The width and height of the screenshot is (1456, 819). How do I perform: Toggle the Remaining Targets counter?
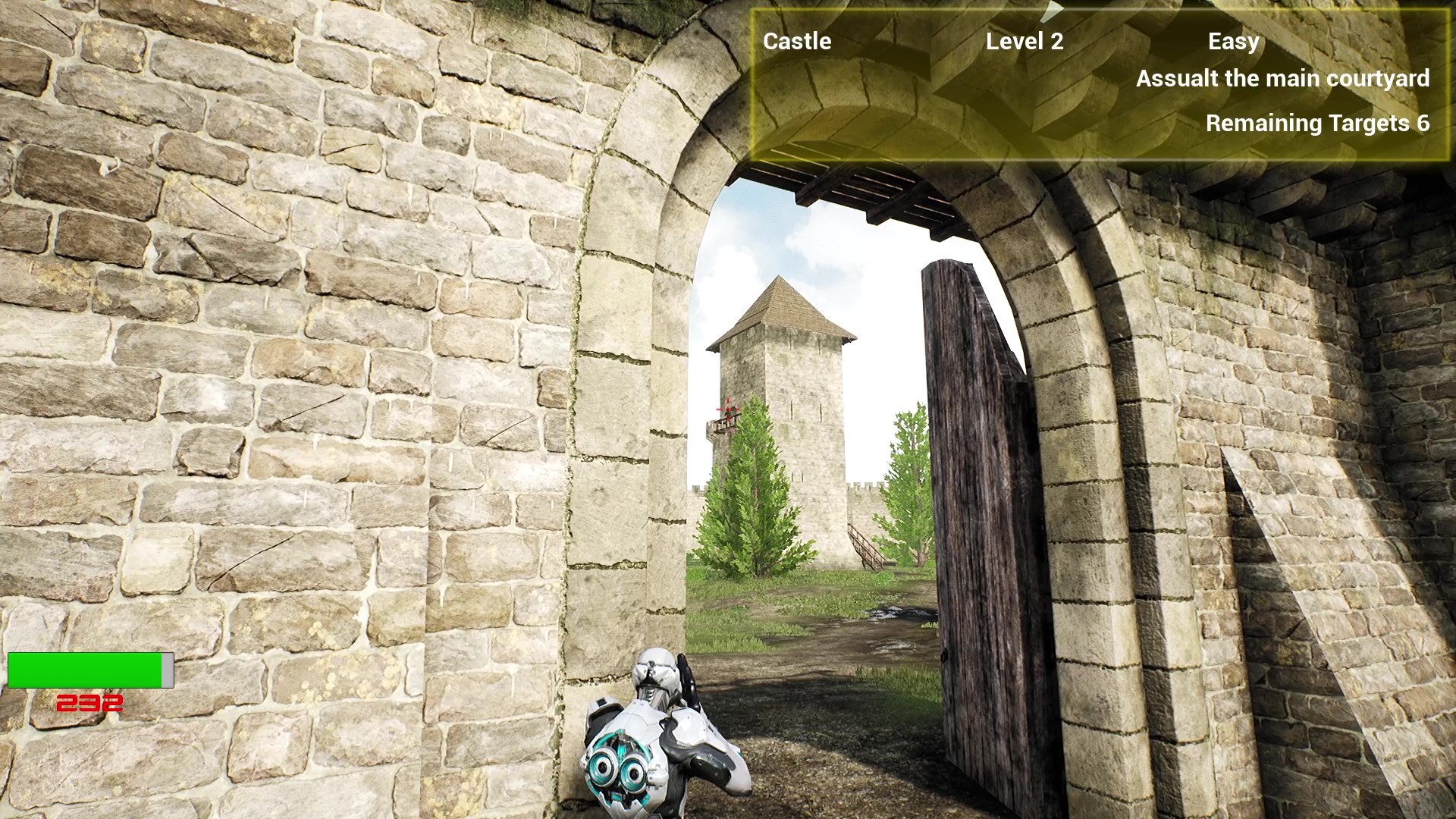(1318, 123)
